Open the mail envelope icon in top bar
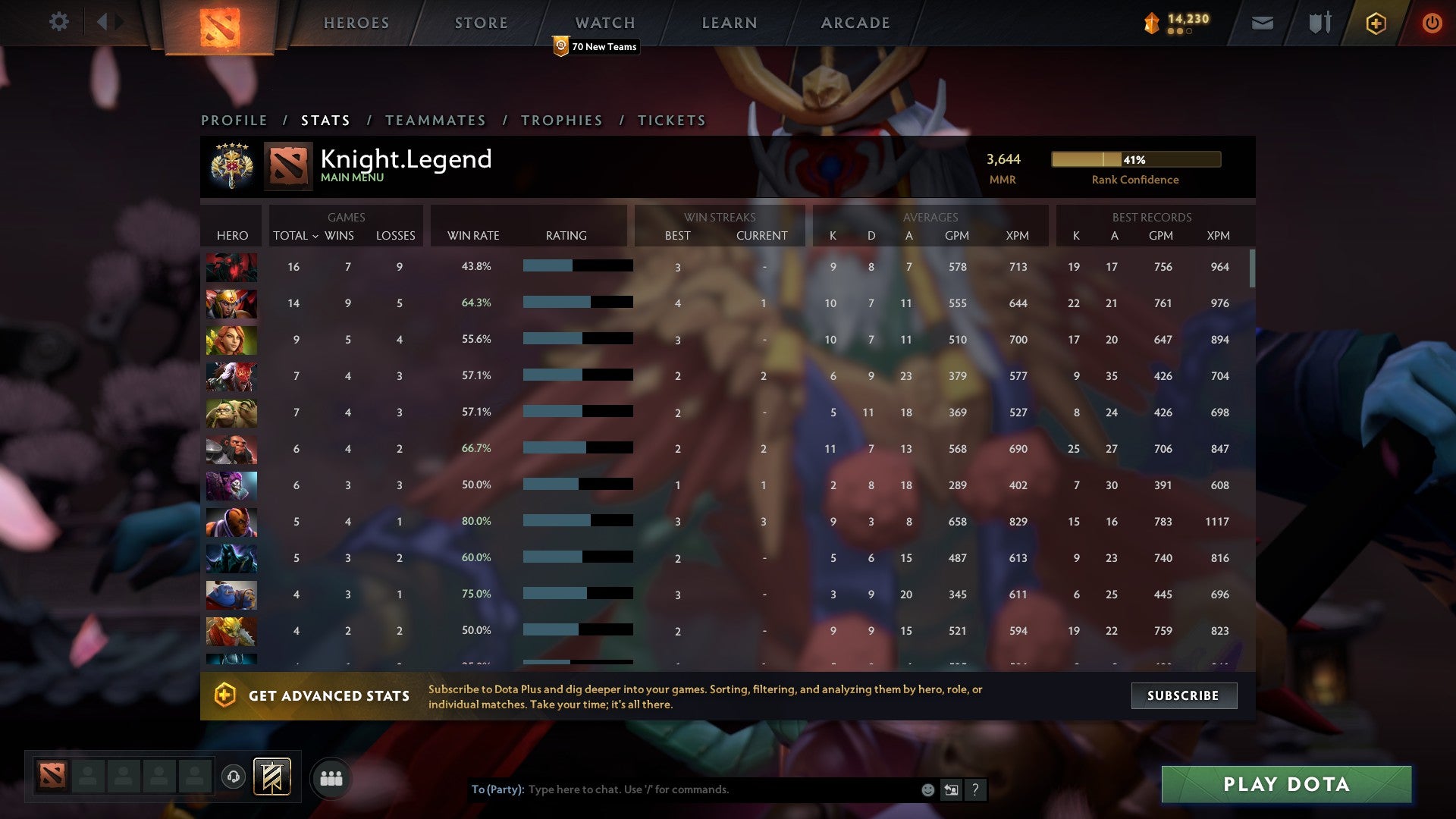Image resolution: width=1456 pixels, height=819 pixels. (x=1263, y=23)
